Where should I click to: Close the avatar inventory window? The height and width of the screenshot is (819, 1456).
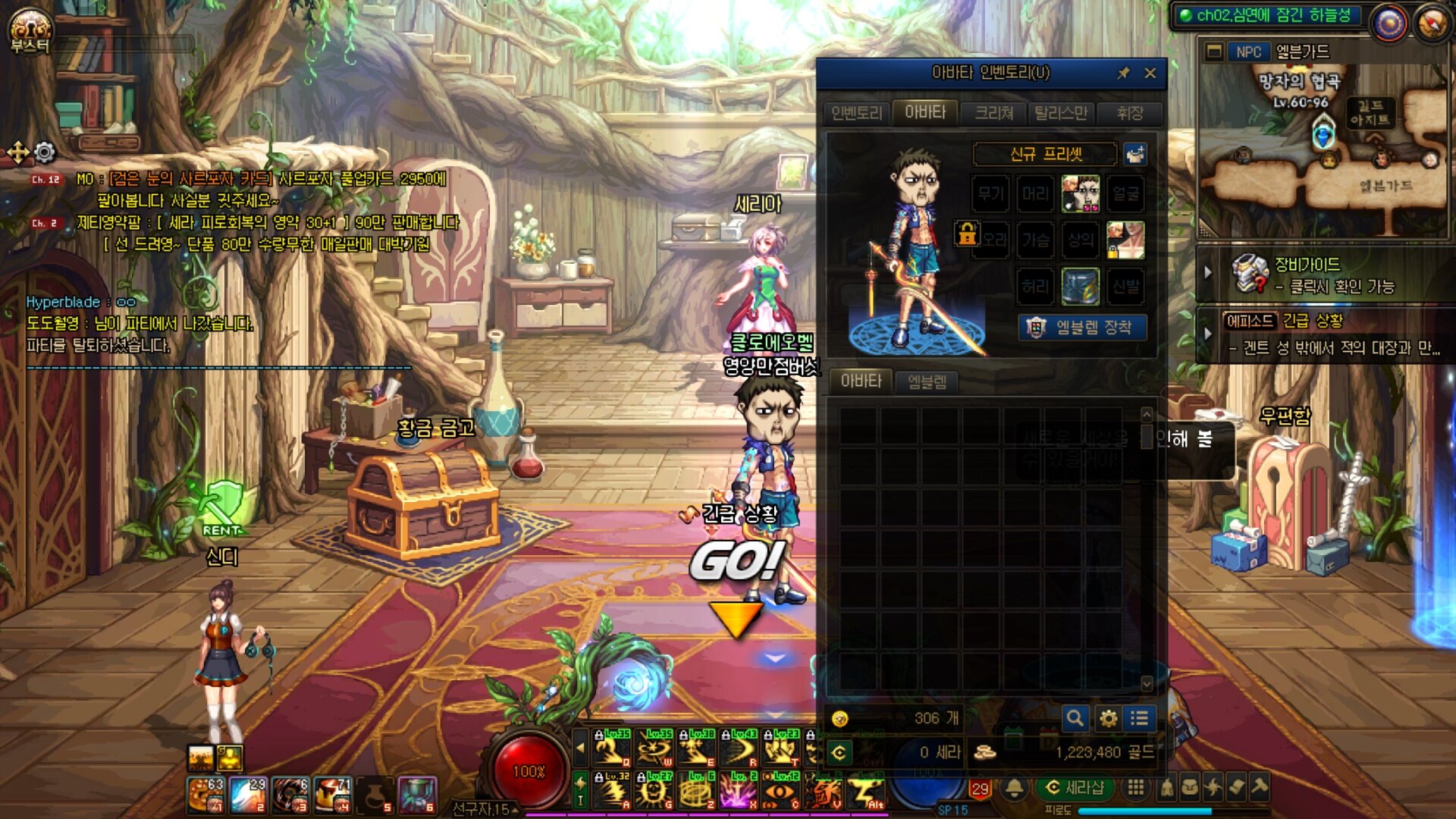click(x=1150, y=73)
